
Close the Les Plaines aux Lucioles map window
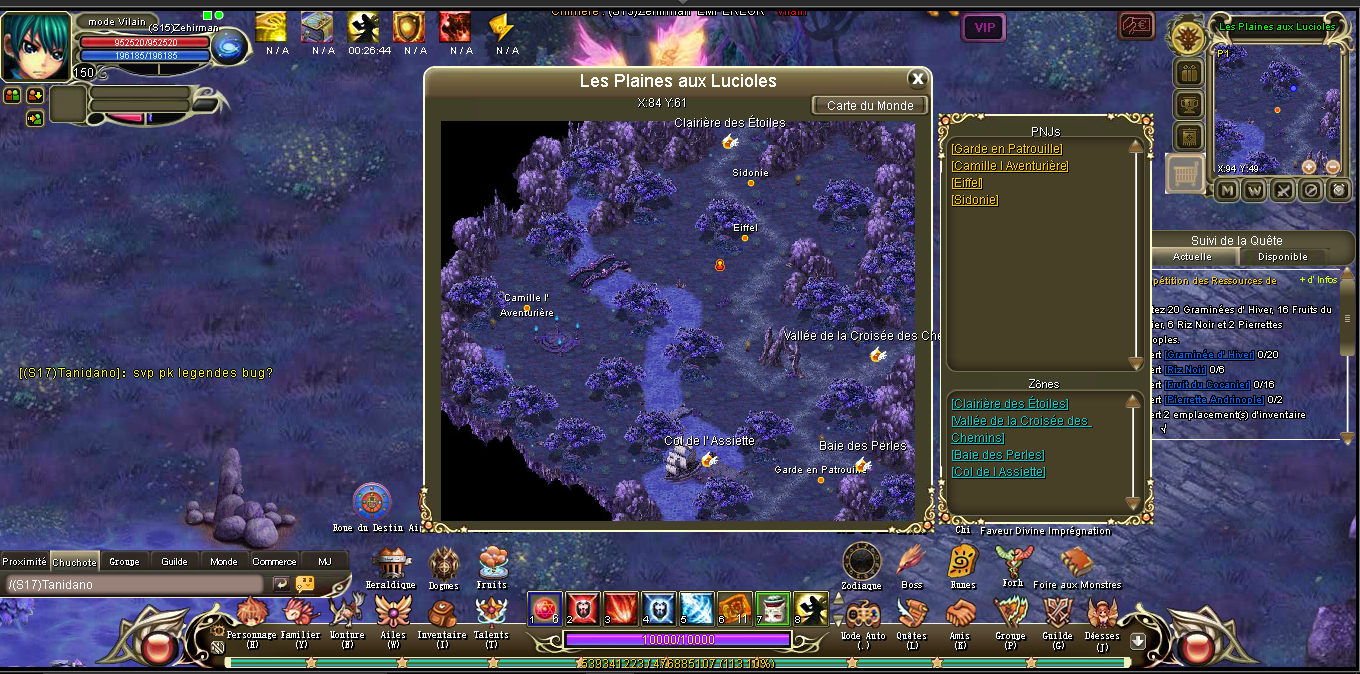click(917, 79)
